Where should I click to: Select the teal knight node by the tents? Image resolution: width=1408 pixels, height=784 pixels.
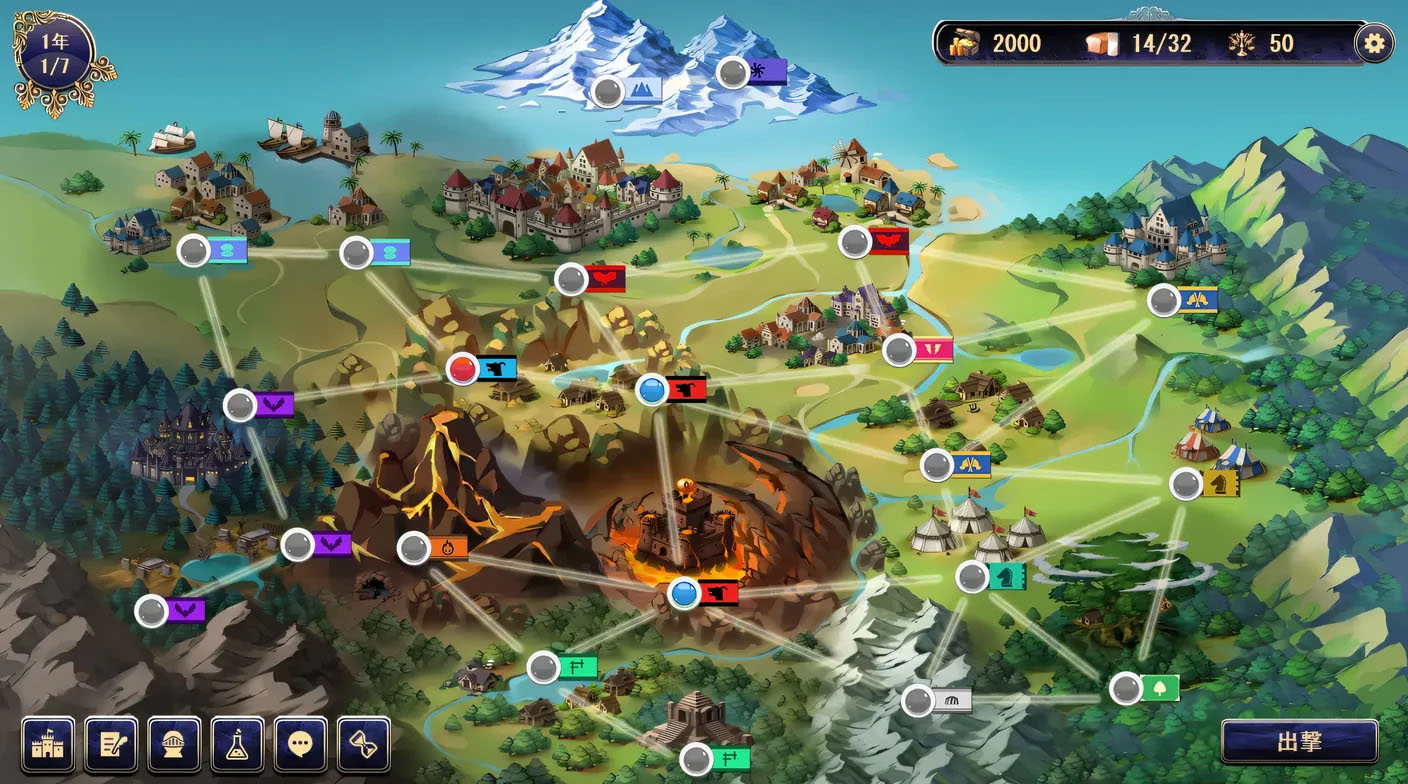pyautogui.click(x=973, y=576)
